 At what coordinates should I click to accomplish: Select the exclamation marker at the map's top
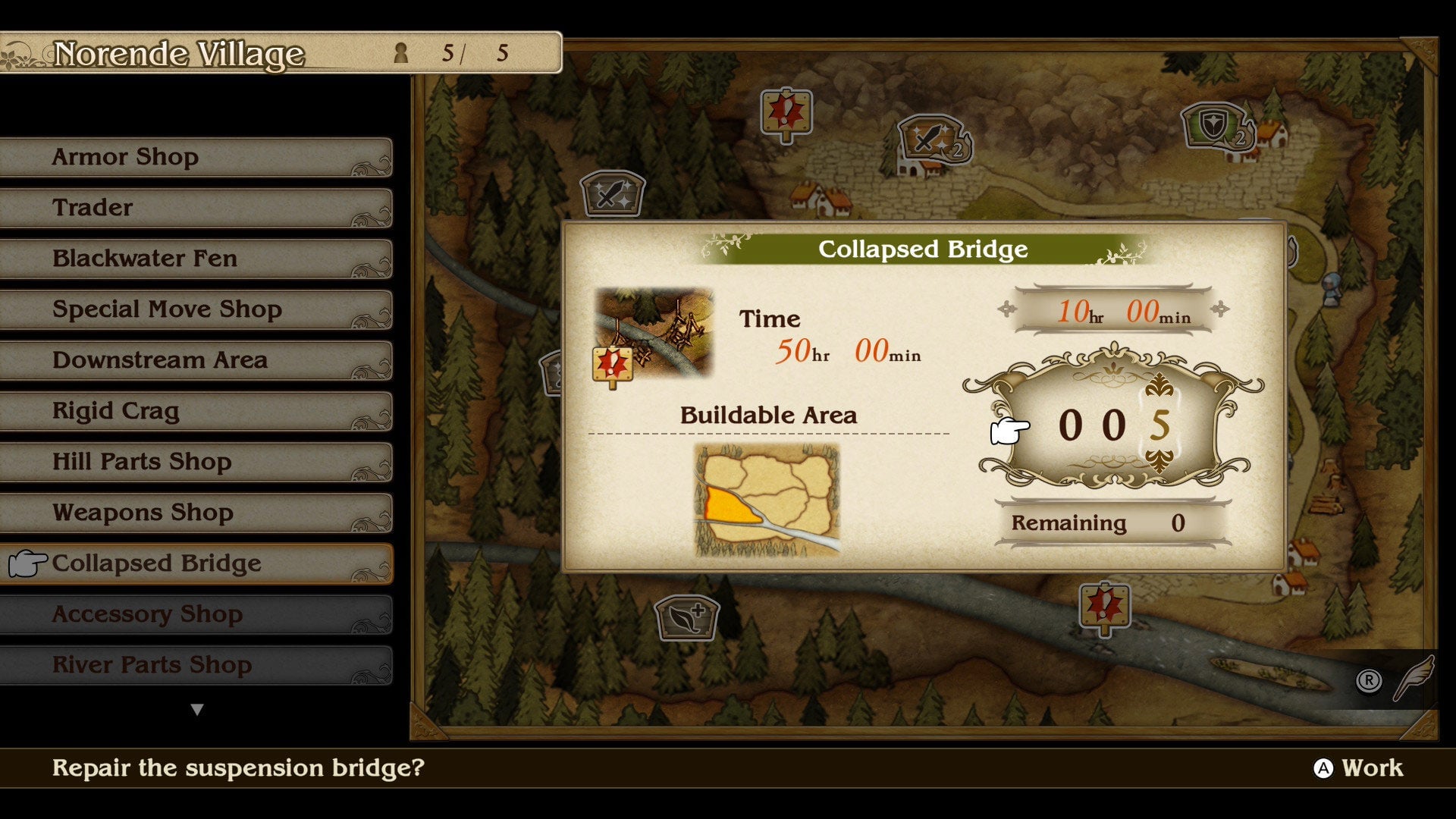click(786, 115)
